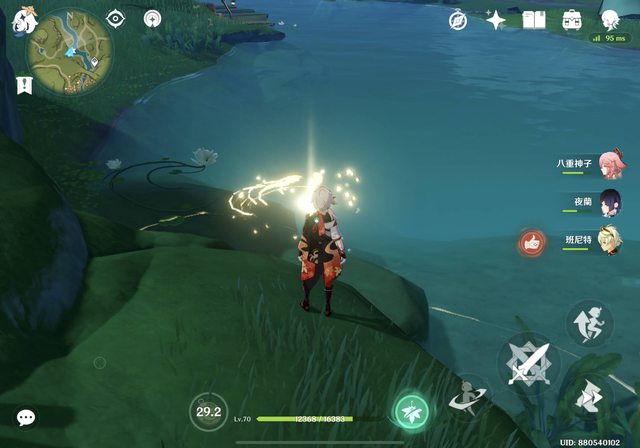Activate the green leaf elemental burst
640x448 pixels.
coord(411,409)
